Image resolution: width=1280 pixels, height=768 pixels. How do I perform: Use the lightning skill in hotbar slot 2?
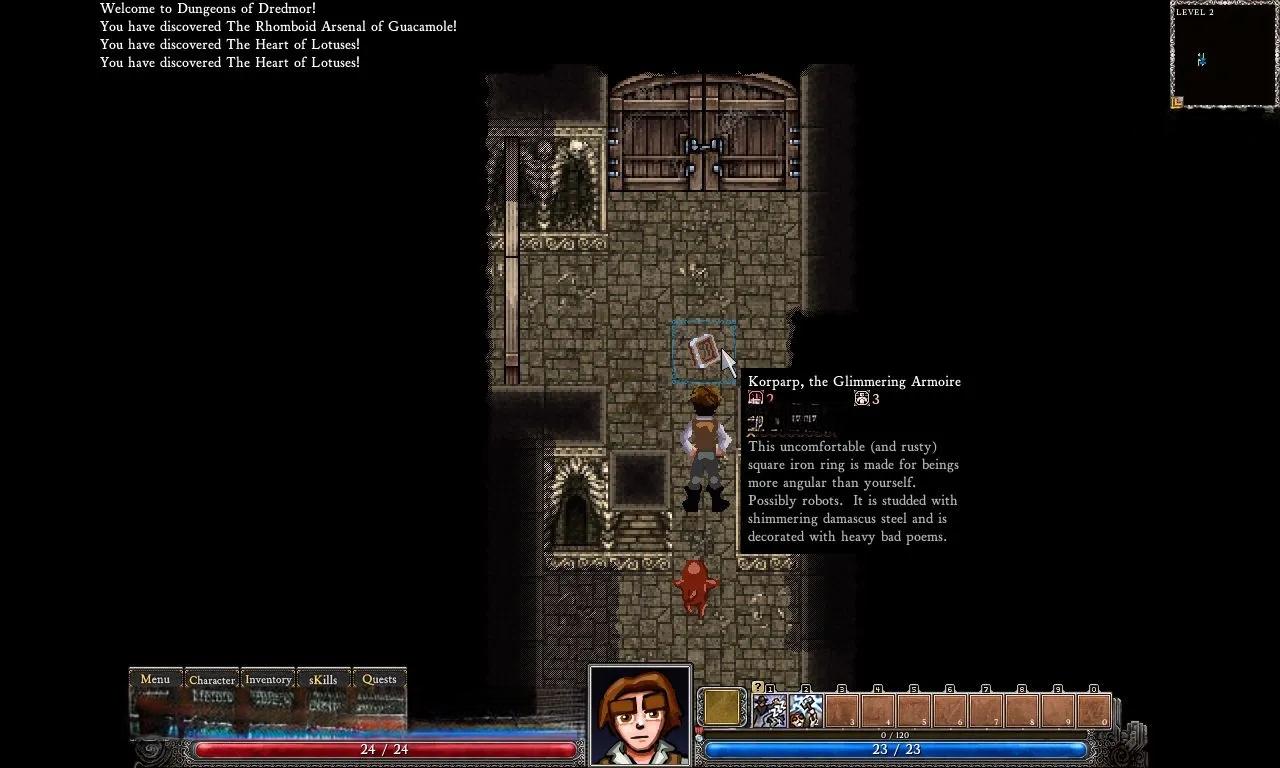[x=805, y=710]
